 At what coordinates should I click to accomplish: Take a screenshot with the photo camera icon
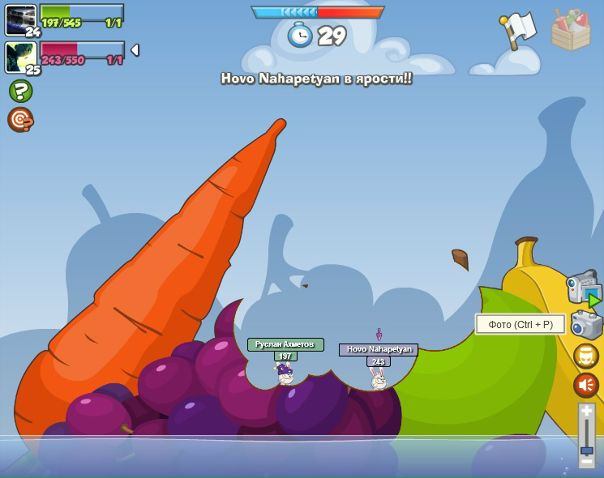tap(586, 324)
